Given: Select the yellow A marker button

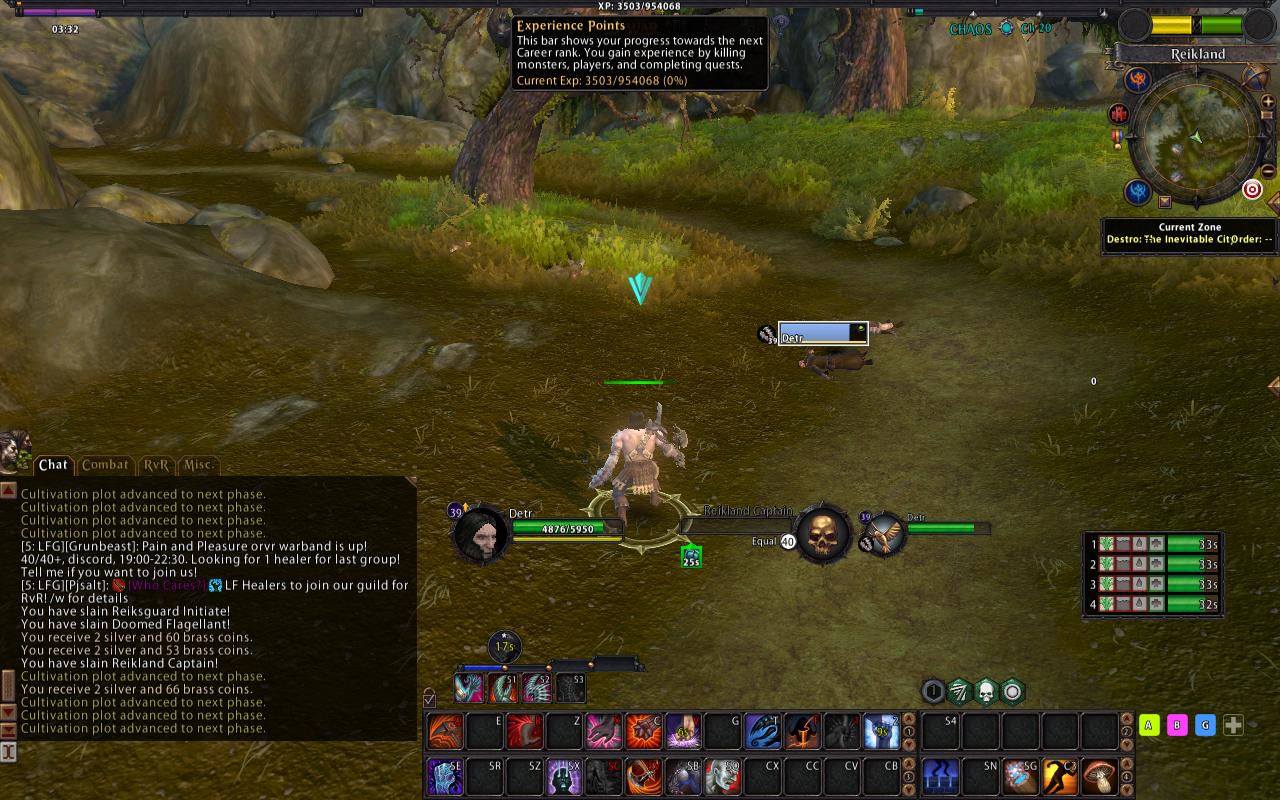Looking at the screenshot, I should pyautogui.click(x=1149, y=725).
